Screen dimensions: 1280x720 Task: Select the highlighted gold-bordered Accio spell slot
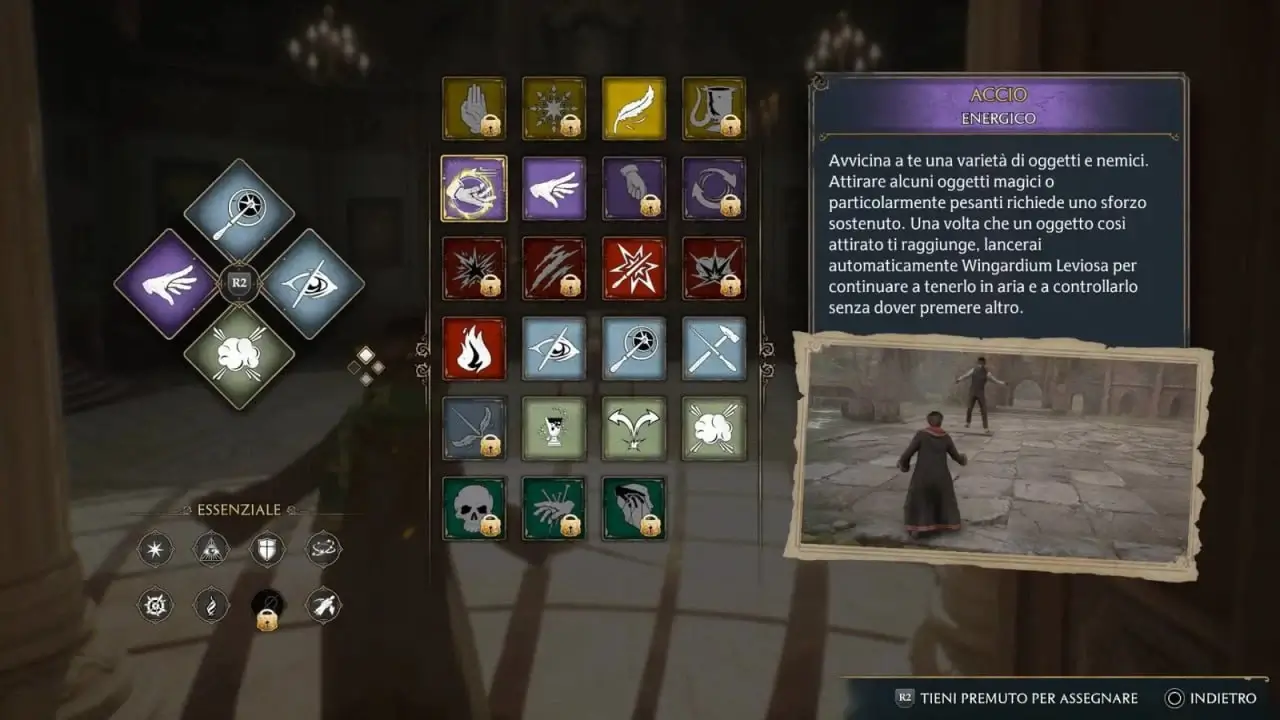[474, 188]
